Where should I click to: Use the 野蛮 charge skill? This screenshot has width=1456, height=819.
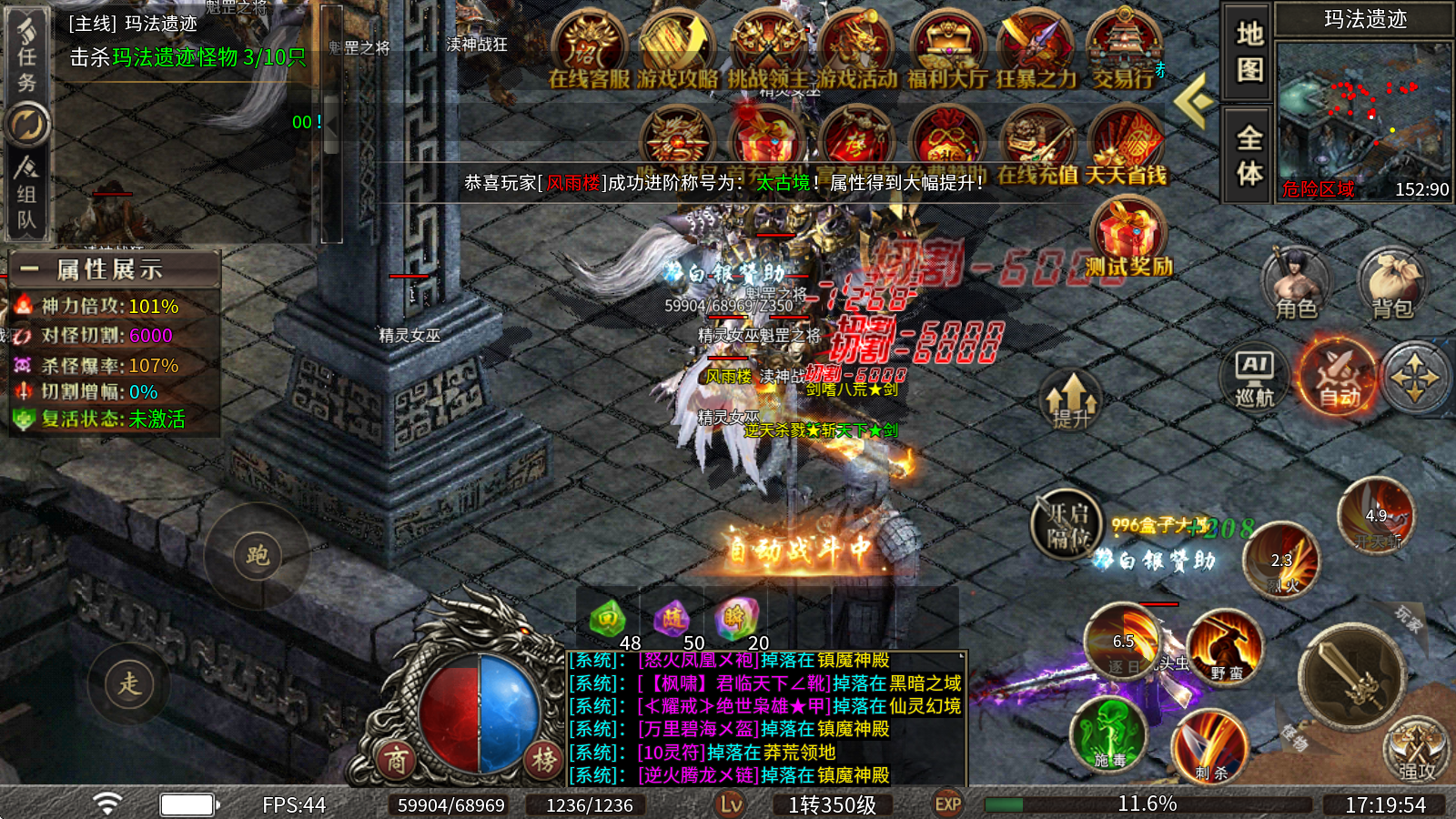[x=1226, y=650]
